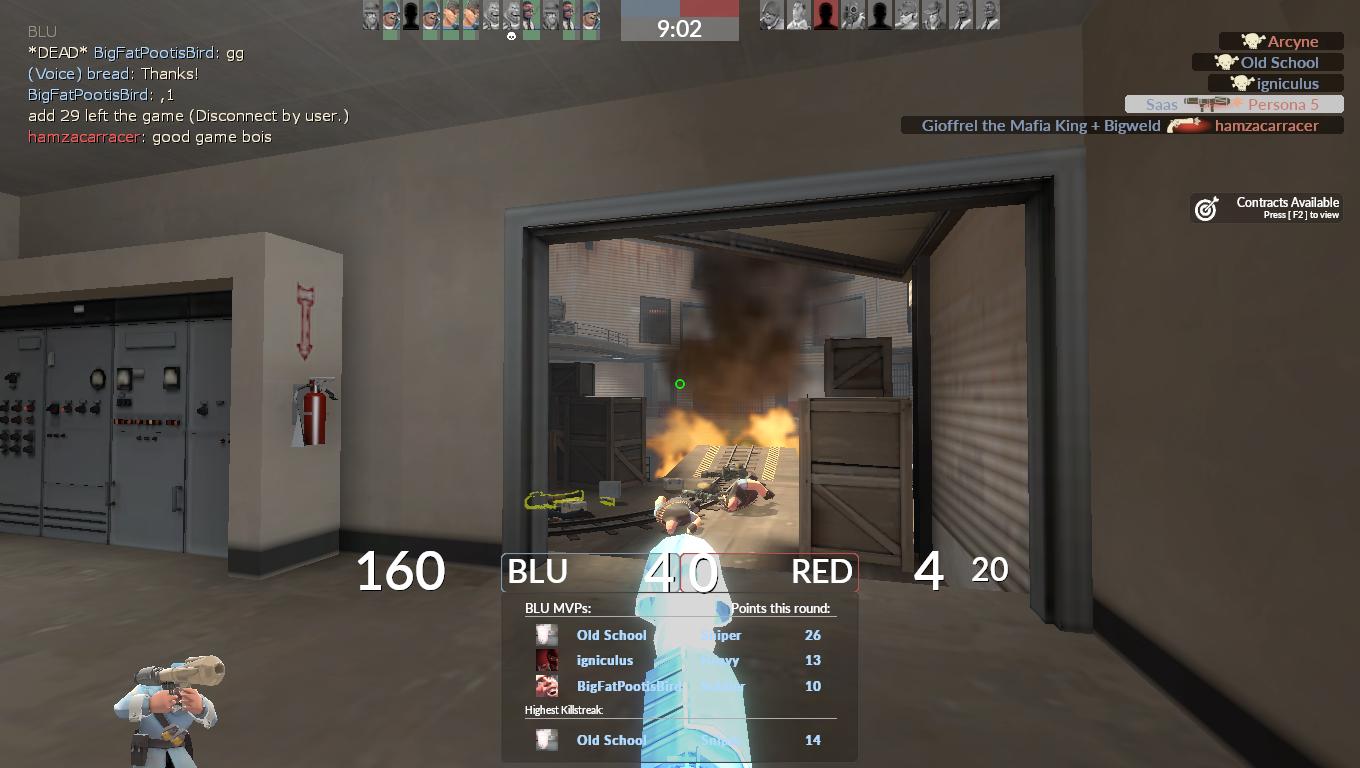Select the hamzacarracer kill feed entry
Viewport: 1360px width, 768px height.
(x=1120, y=126)
